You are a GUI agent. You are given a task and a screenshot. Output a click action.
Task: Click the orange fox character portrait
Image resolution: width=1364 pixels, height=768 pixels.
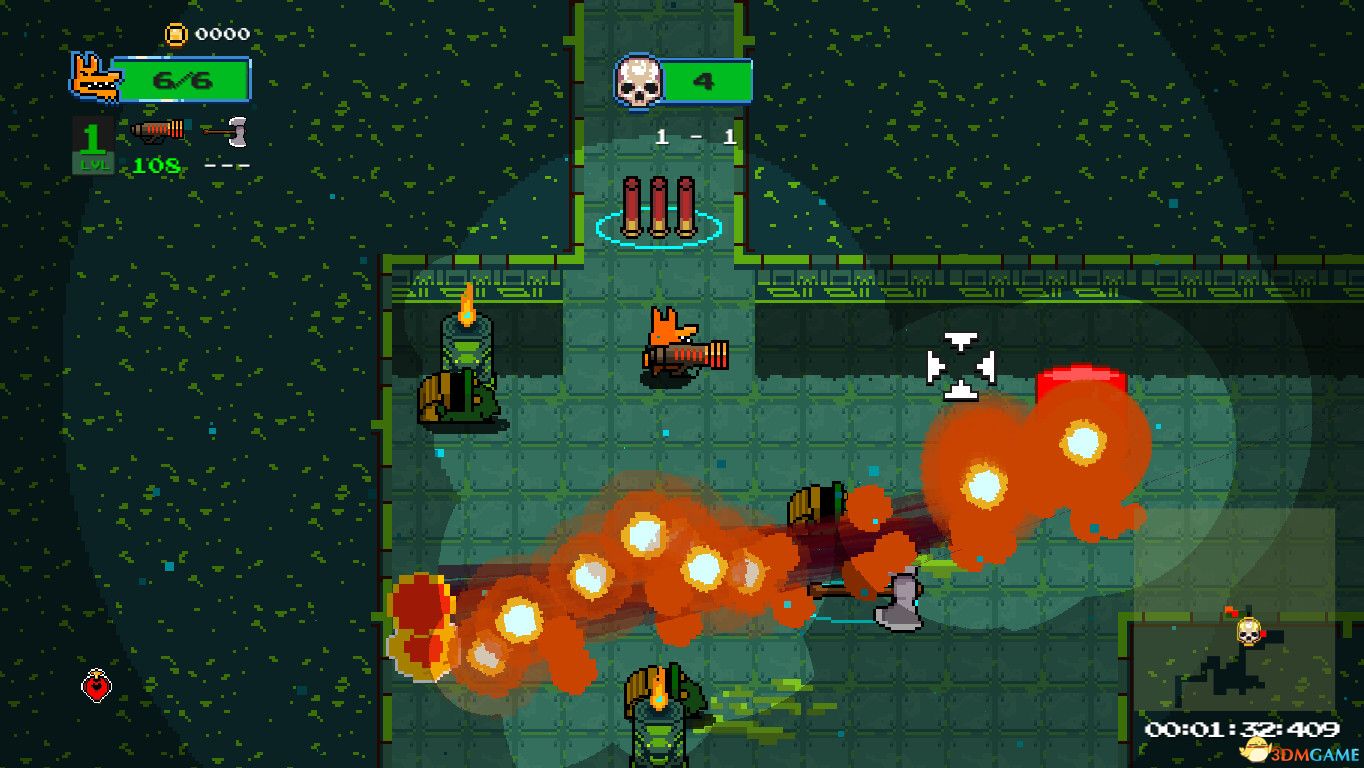coord(93,78)
